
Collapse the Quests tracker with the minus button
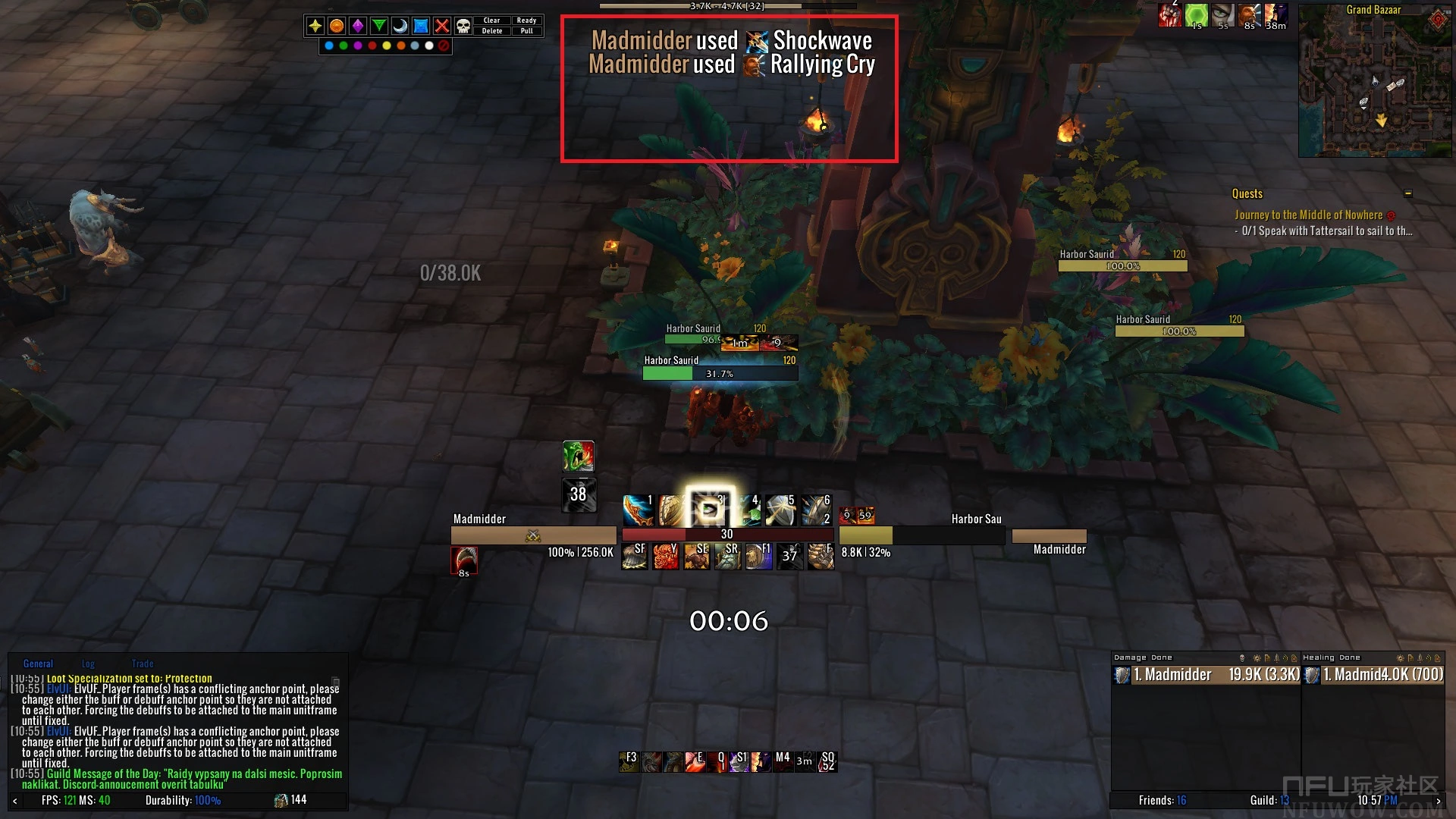tap(1408, 193)
